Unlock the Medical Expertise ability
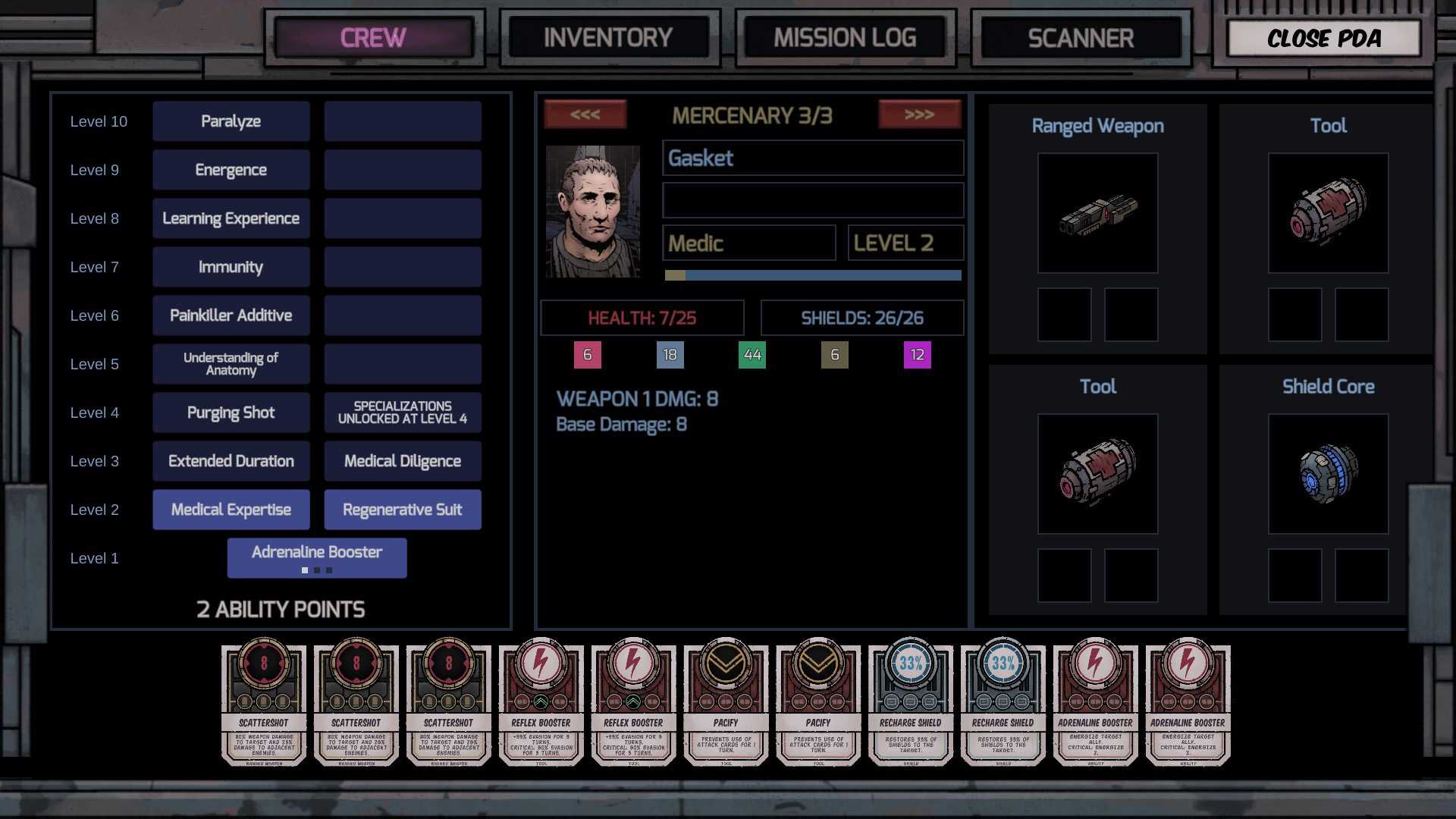The image size is (1456, 819). tap(231, 509)
